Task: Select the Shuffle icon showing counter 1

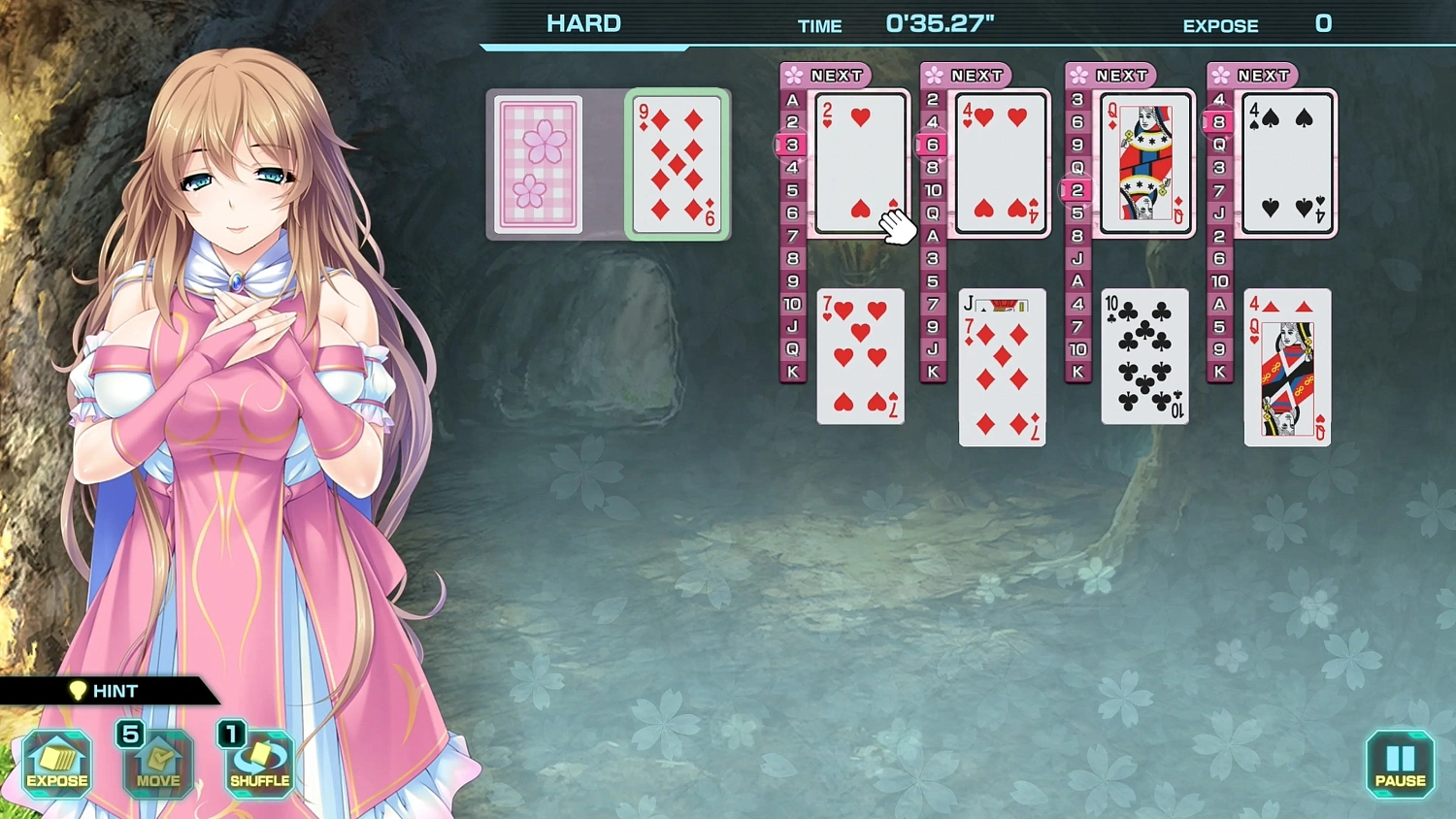Action: pos(259,765)
